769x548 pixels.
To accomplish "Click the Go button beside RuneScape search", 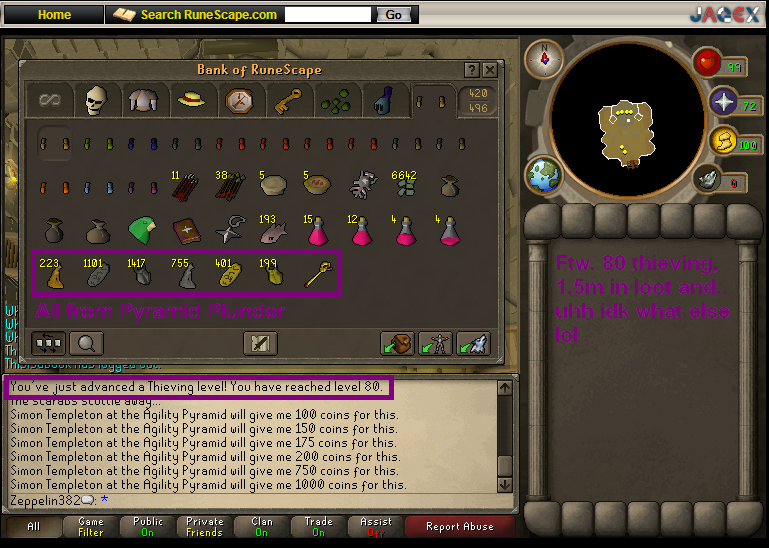I will point(393,15).
